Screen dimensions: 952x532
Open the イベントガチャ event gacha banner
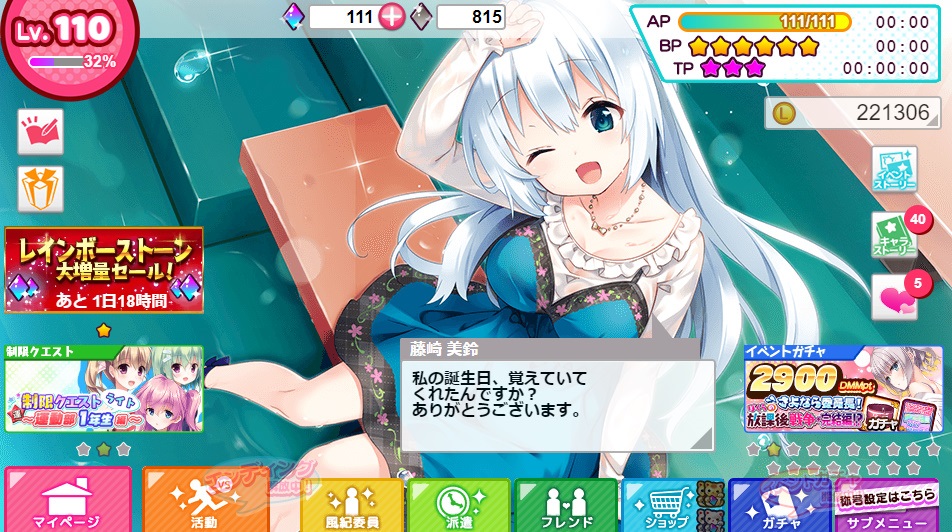coord(843,389)
